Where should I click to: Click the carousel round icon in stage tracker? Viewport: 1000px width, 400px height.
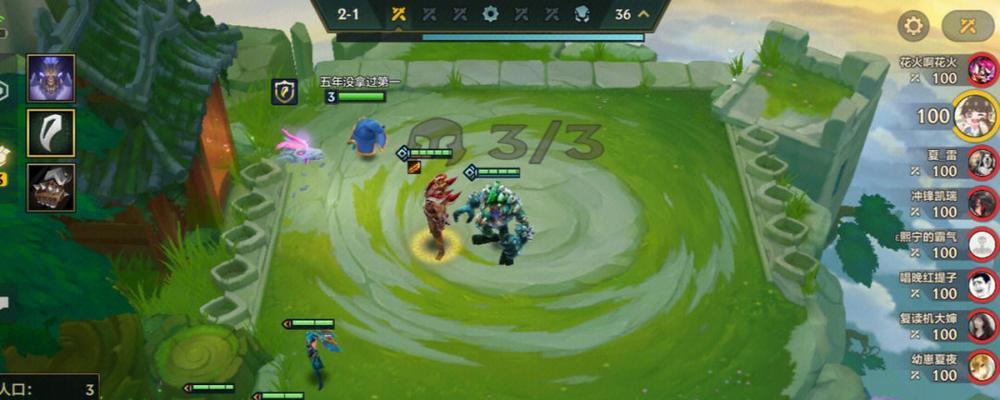coord(490,14)
